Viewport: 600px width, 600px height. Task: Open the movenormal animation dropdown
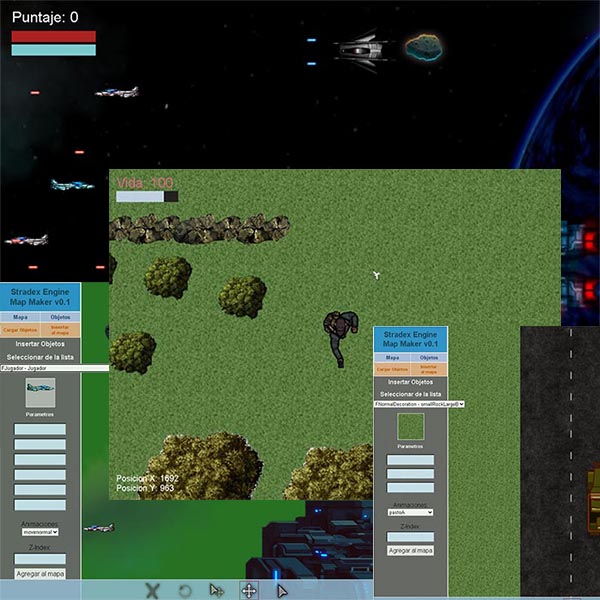click(40, 532)
